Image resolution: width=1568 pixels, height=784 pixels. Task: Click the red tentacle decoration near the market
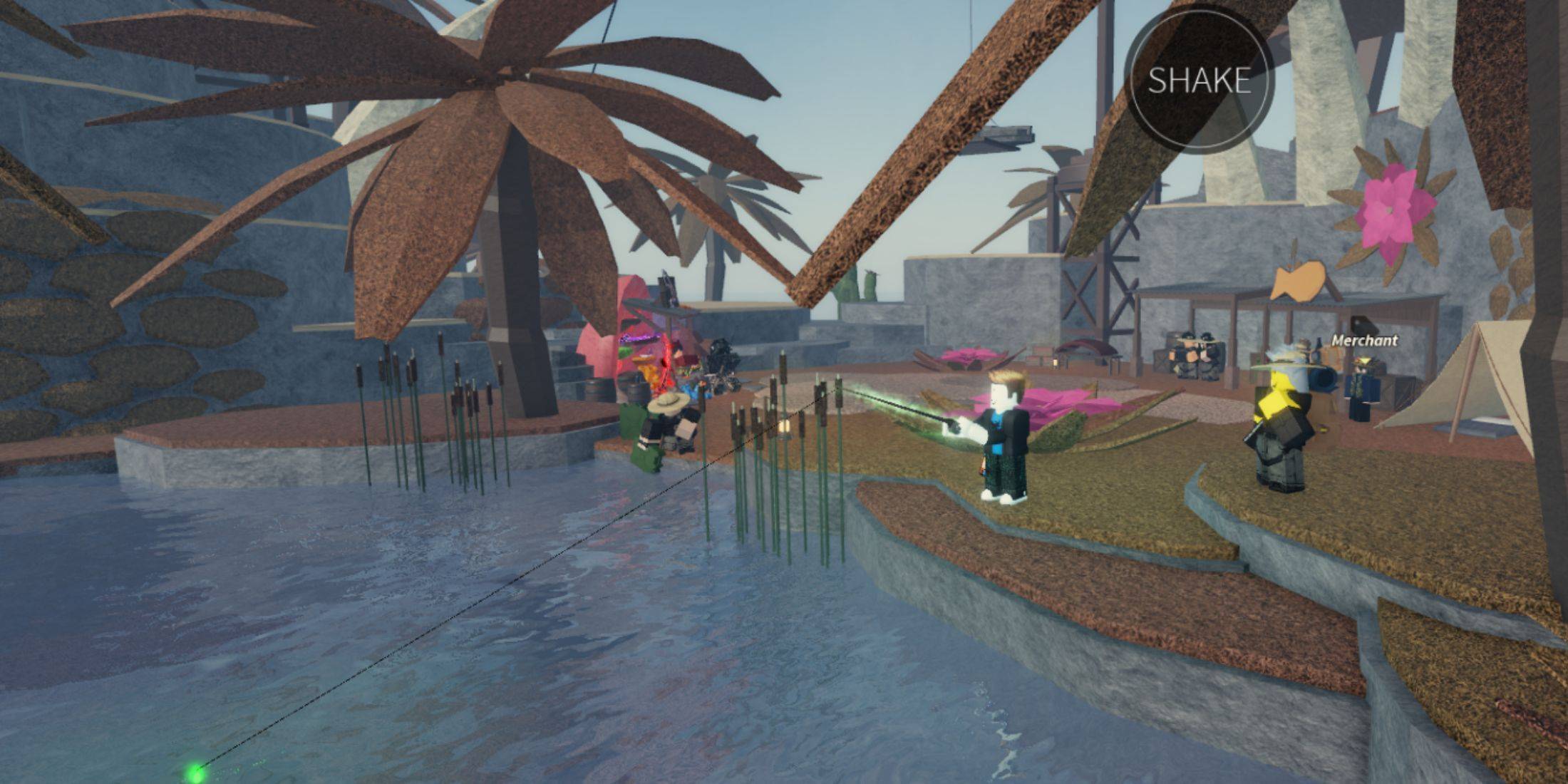tap(666, 360)
